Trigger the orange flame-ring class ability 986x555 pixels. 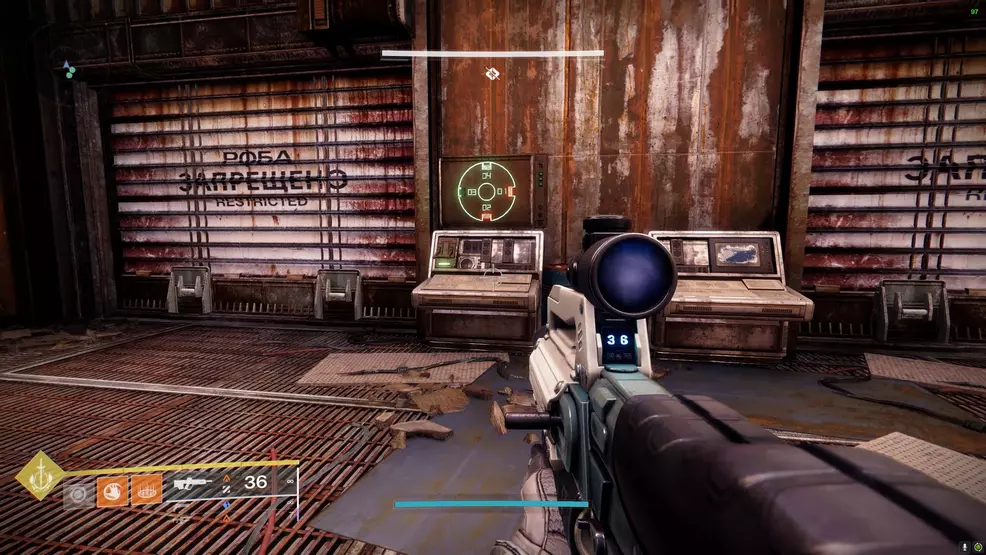click(x=147, y=492)
